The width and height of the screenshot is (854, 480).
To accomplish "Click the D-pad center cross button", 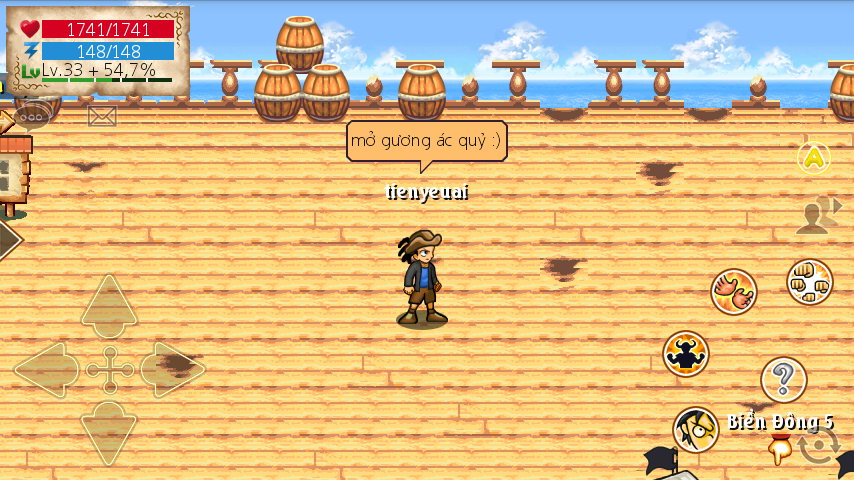I will pos(109,370).
